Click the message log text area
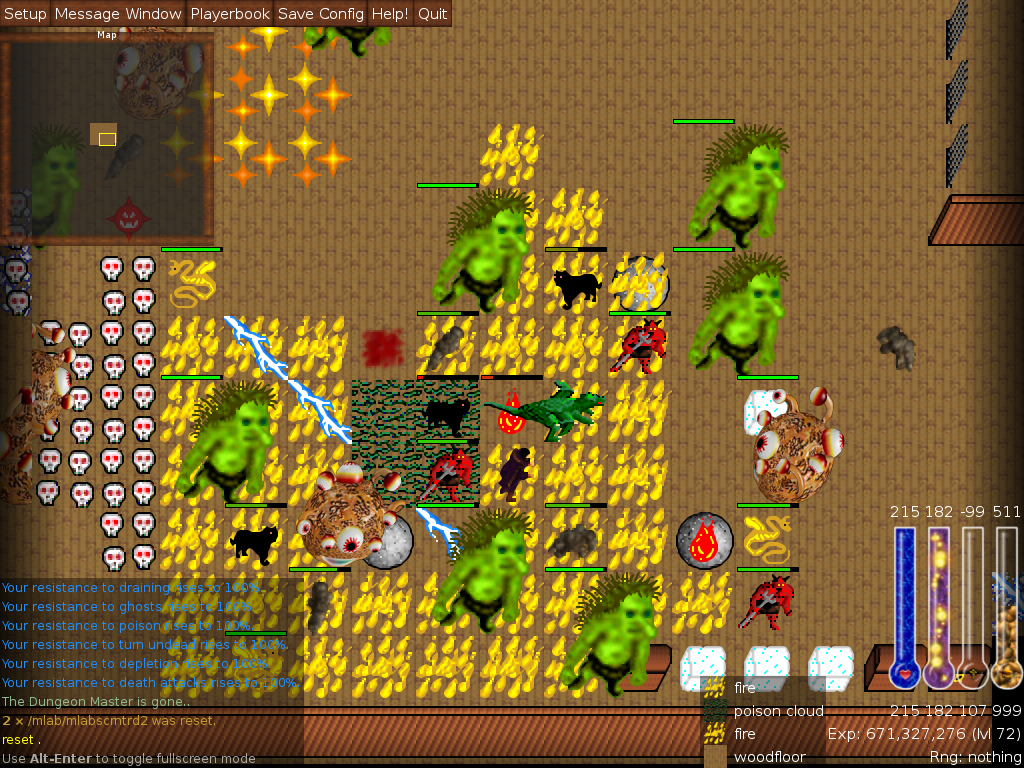The image size is (1024, 768). click(150, 660)
